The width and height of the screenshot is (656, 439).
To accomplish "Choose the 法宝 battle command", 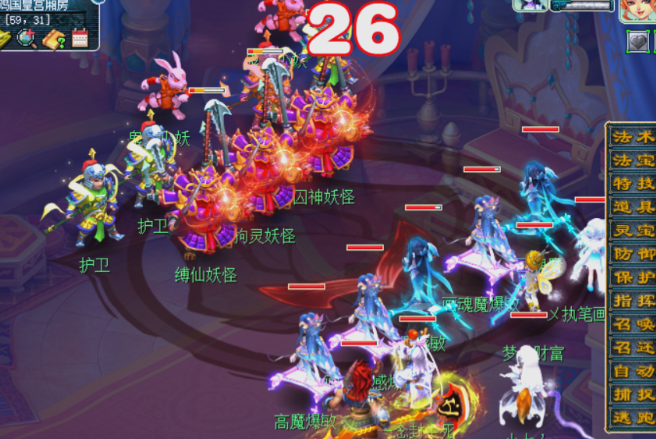I will tap(632, 159).
